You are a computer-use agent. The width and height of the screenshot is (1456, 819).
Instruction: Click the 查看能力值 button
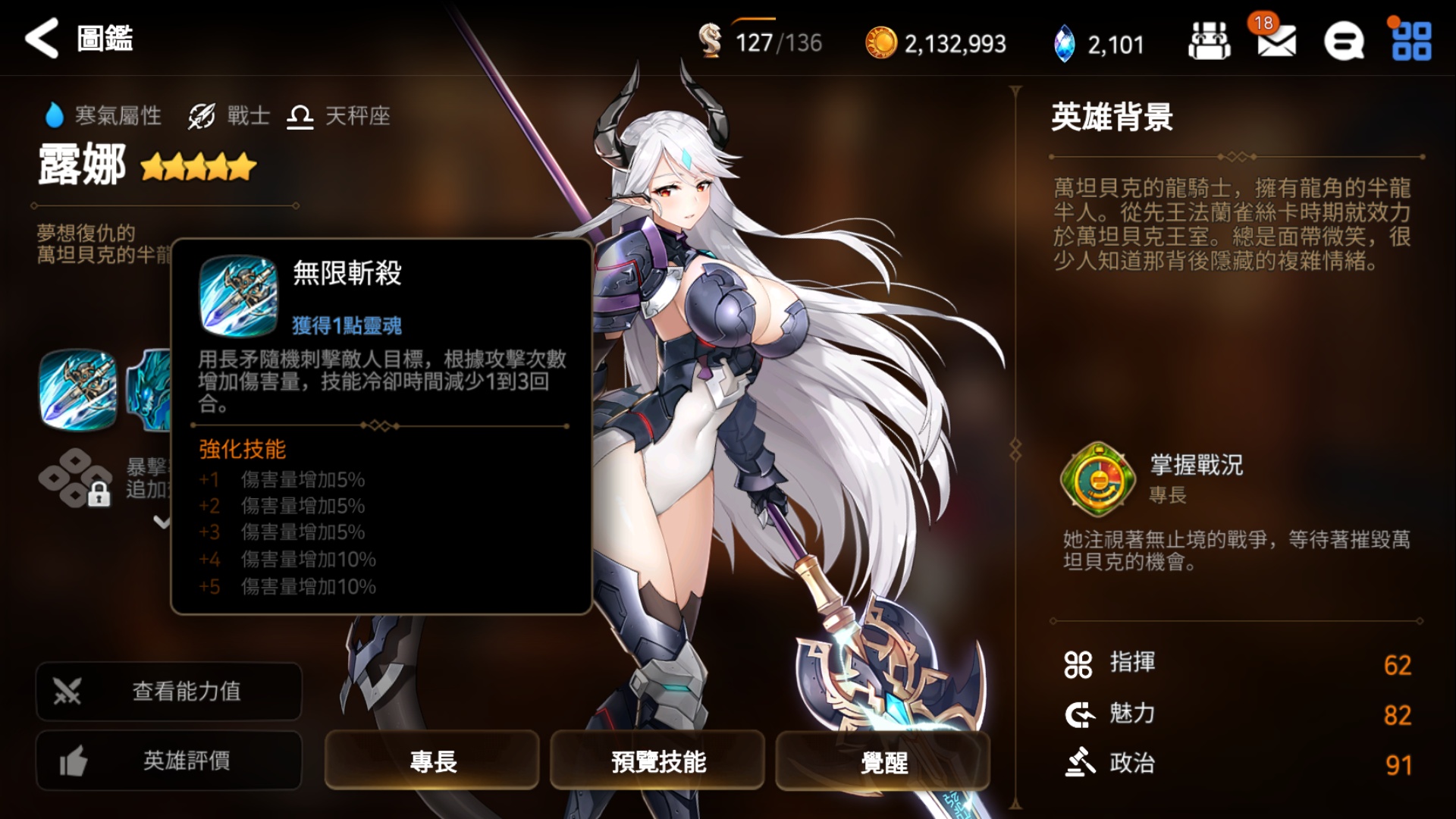(x=168, y=692)
